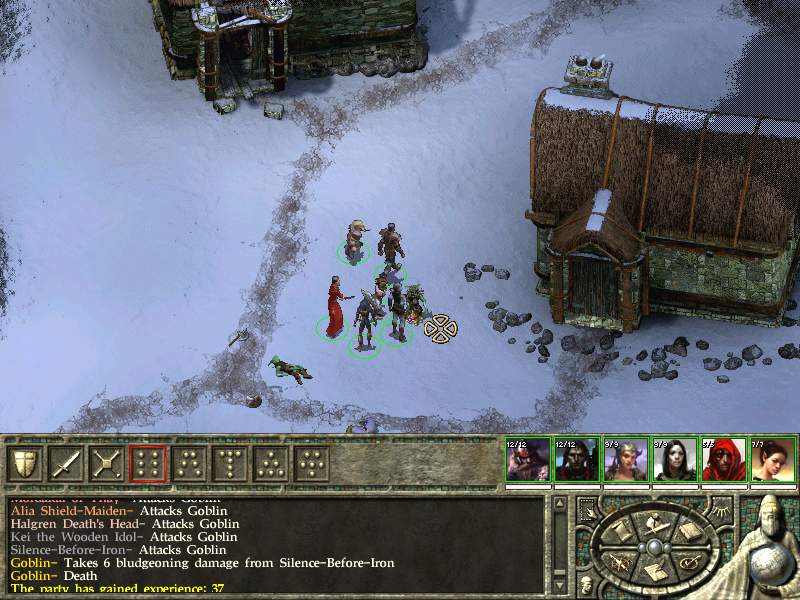800x600 pixels.
Task: Activate the sword attack action button
Action: click(65, 463)
